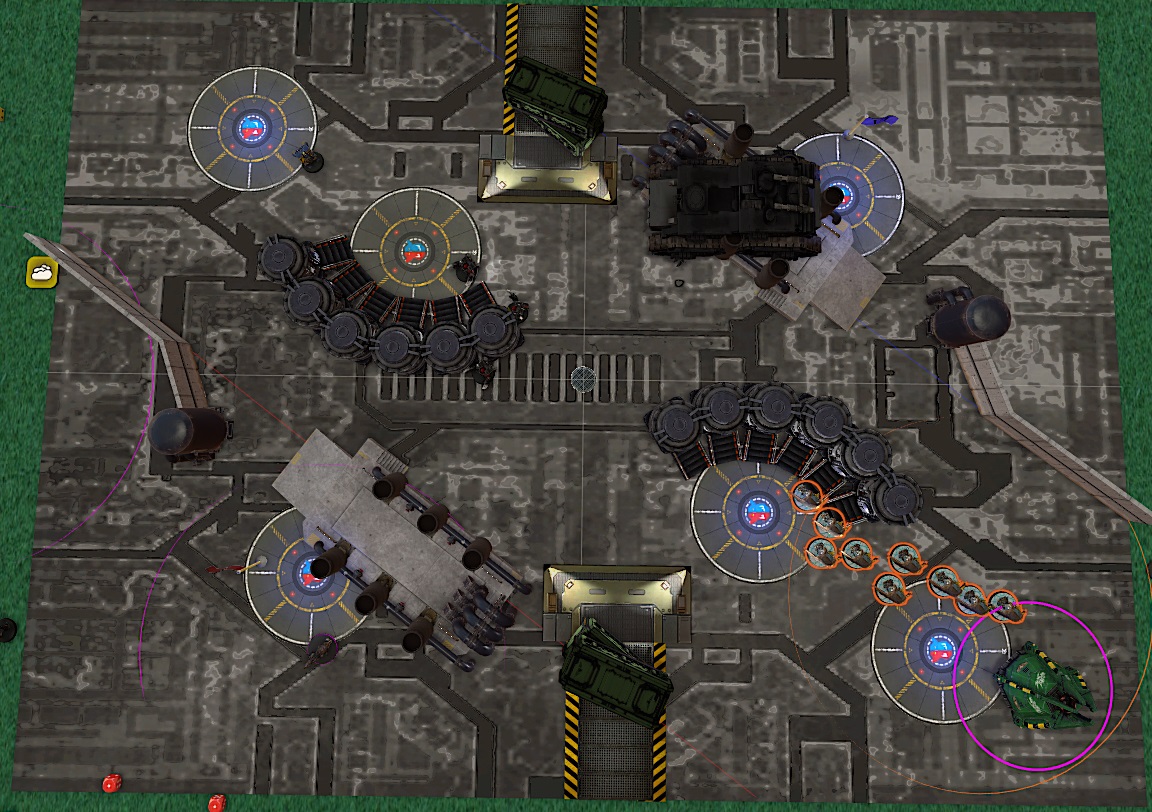Click the yellow cloud icon
This screenshot has width=1152, height=812.
click(42, 271)
